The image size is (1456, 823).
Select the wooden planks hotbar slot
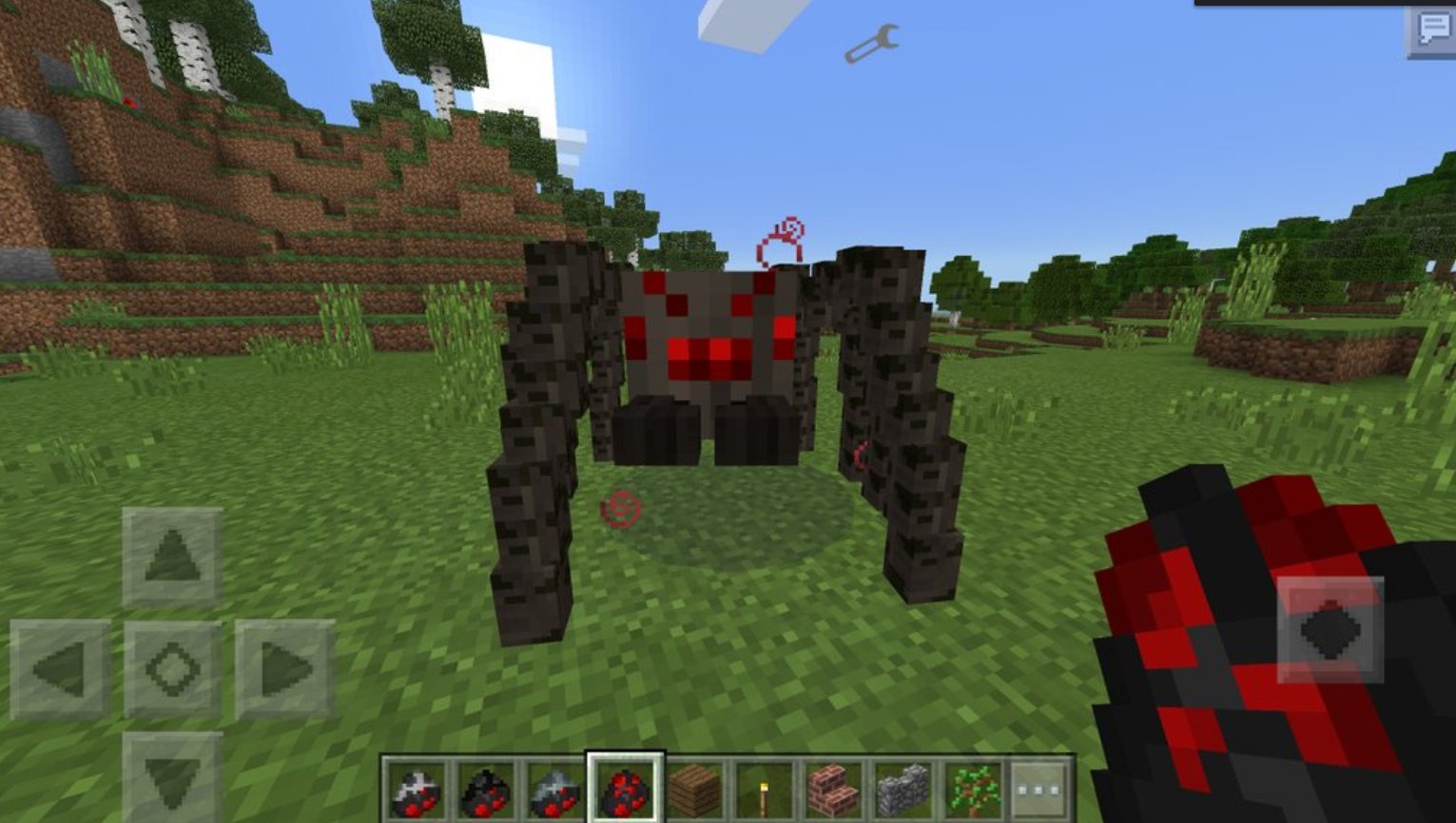693,788
